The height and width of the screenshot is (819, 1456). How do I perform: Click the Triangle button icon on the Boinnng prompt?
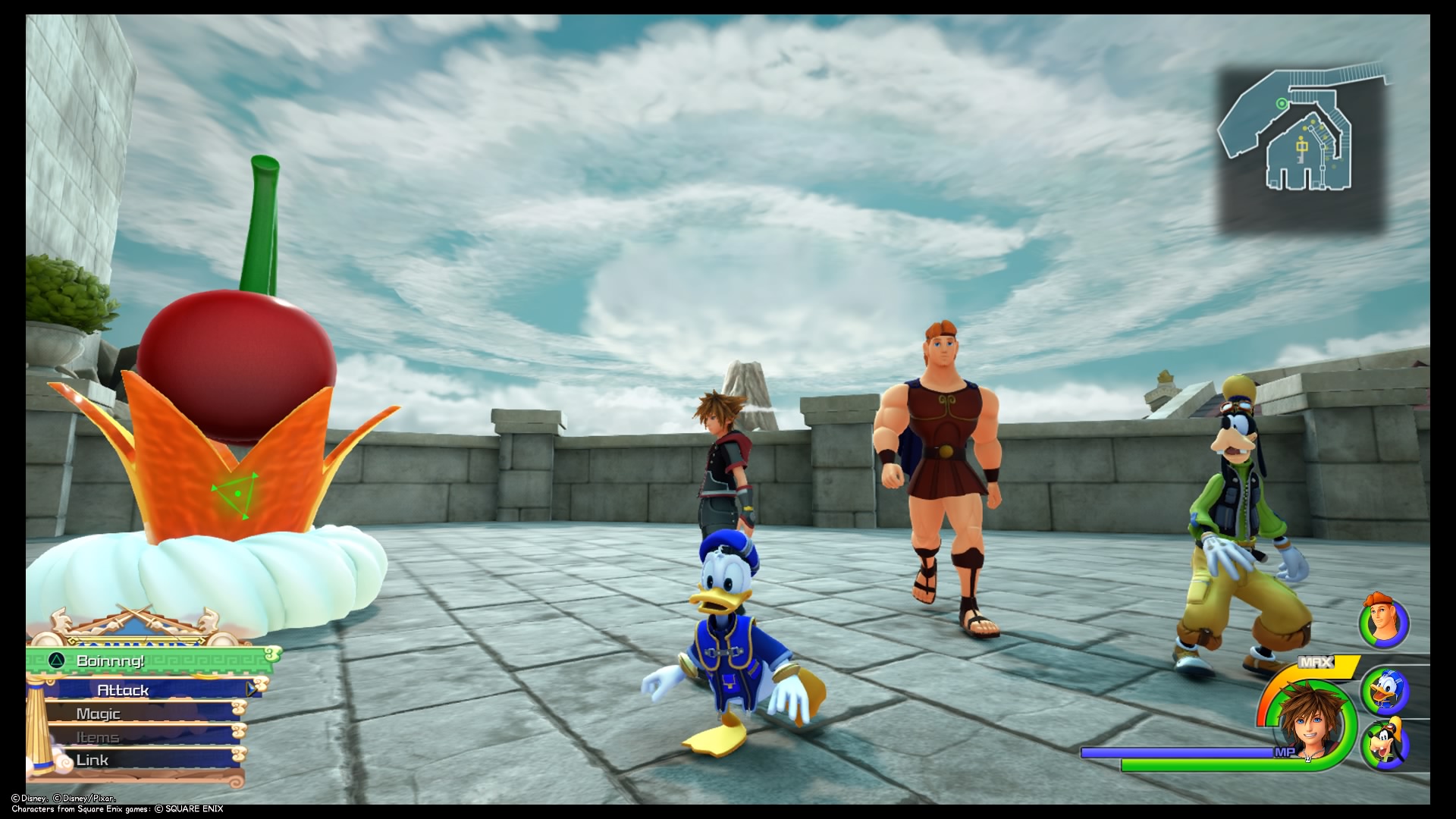pos(56,661)
